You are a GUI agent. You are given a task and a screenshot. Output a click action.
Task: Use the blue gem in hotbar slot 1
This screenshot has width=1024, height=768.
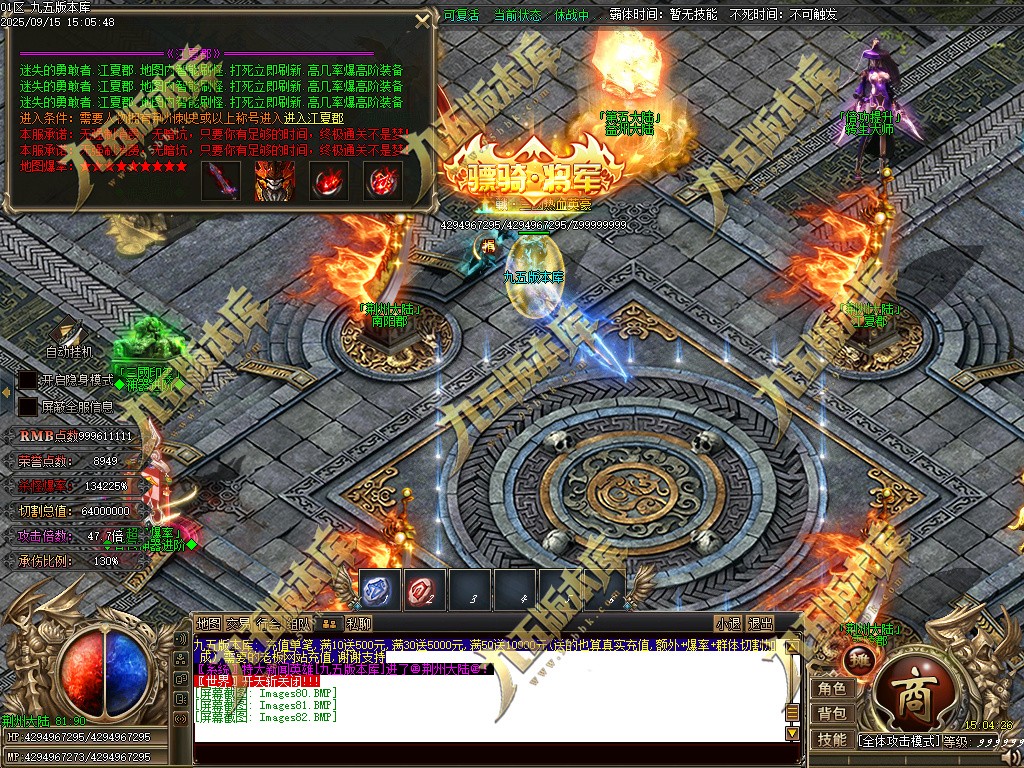click(379, 590)
